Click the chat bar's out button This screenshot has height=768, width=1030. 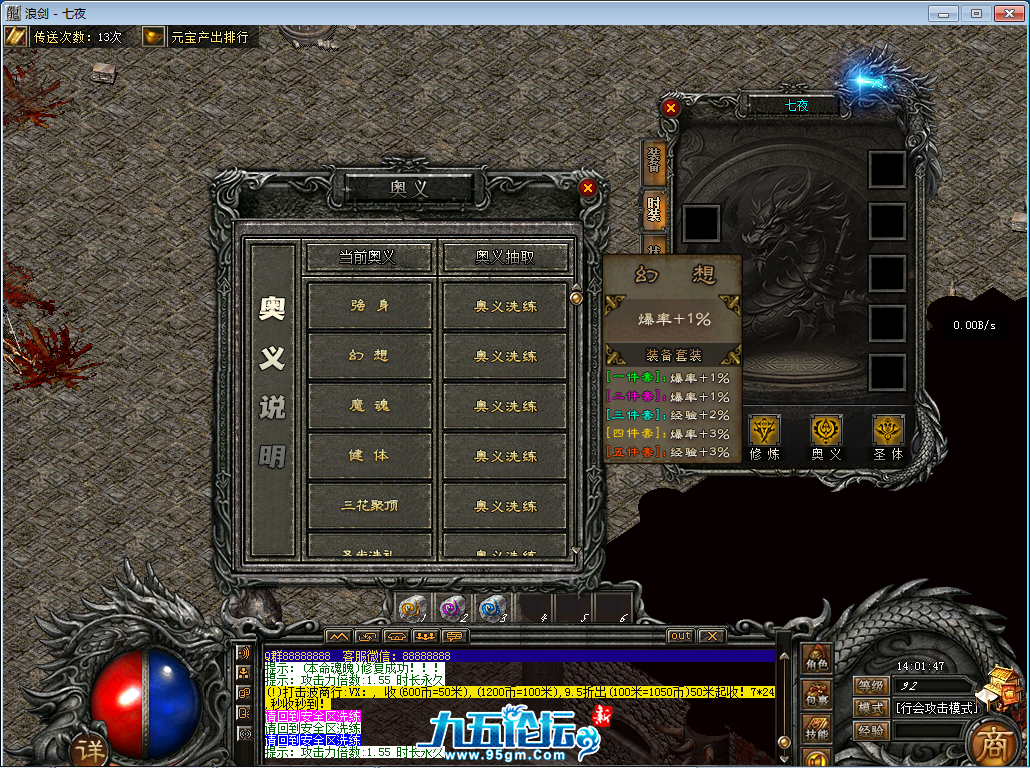[680, 636]
